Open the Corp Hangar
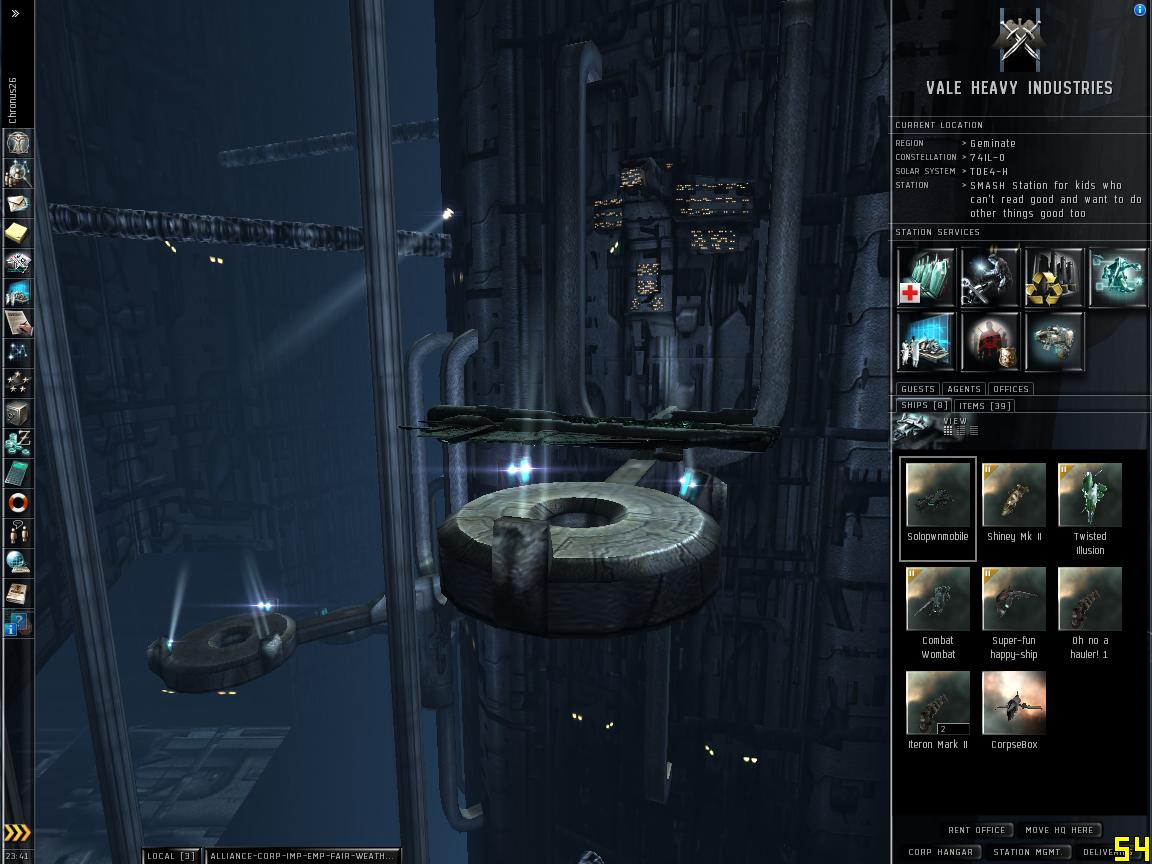1152x864 pixels. [x=940, y=852]
